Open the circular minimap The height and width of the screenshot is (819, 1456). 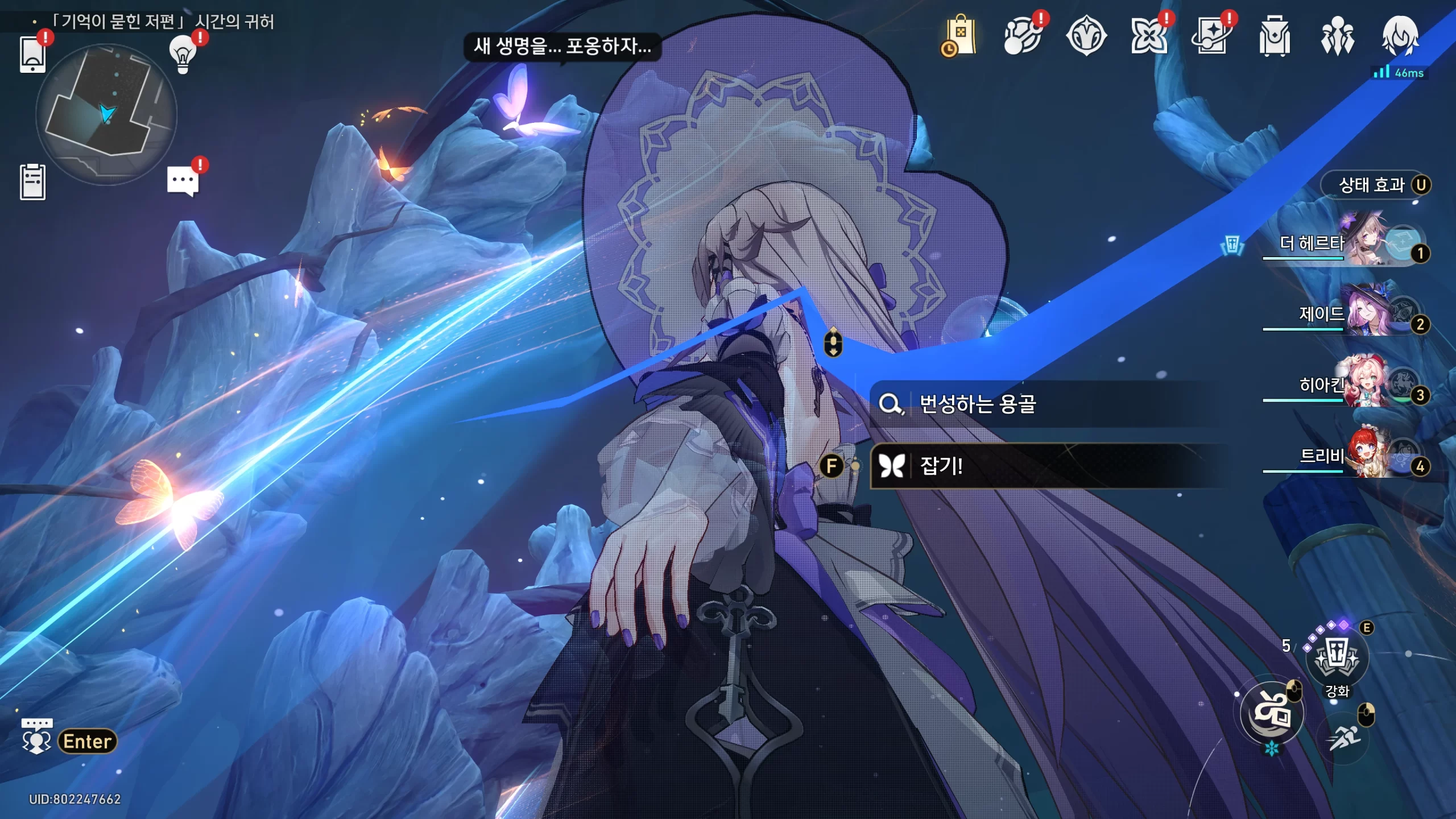coord(106,115)
